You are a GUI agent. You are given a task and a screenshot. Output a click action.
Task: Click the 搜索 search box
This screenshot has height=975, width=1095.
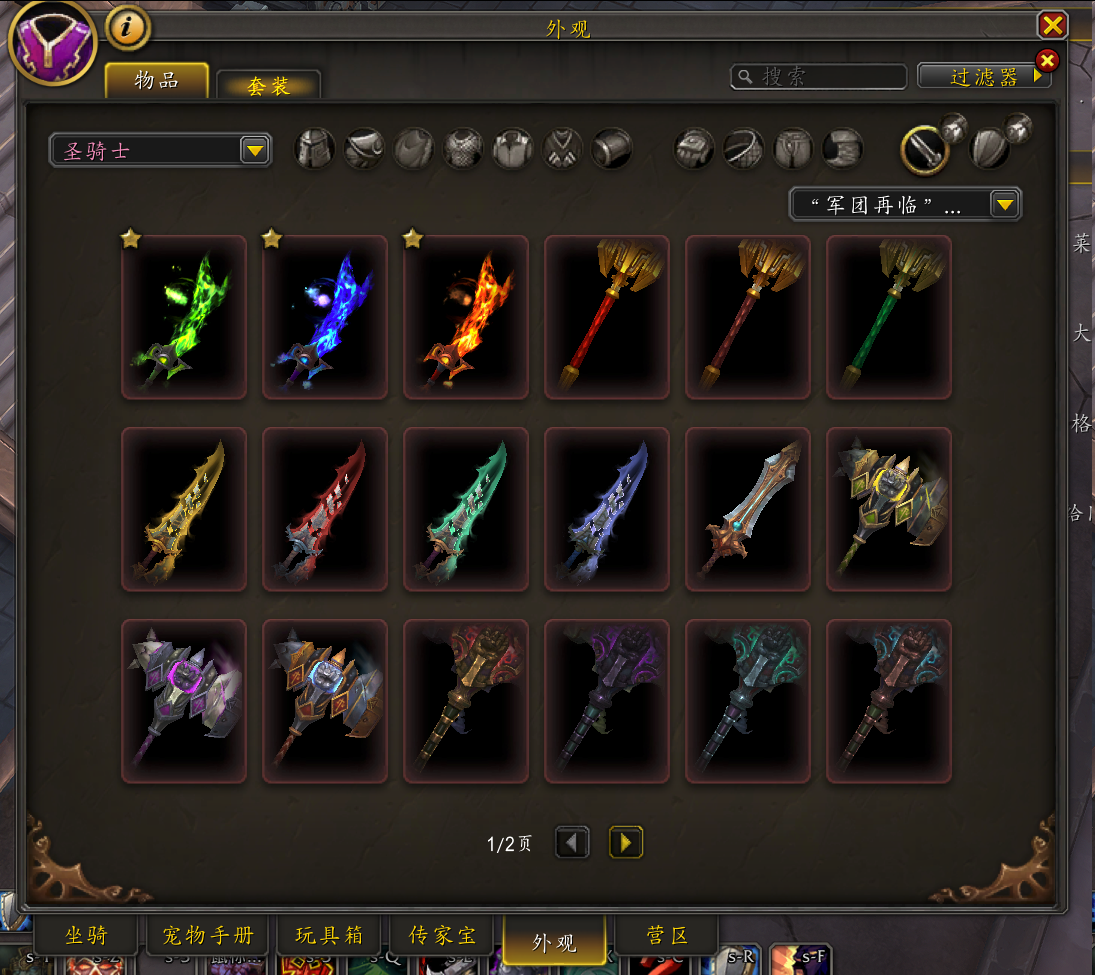[x=820, y=77]
